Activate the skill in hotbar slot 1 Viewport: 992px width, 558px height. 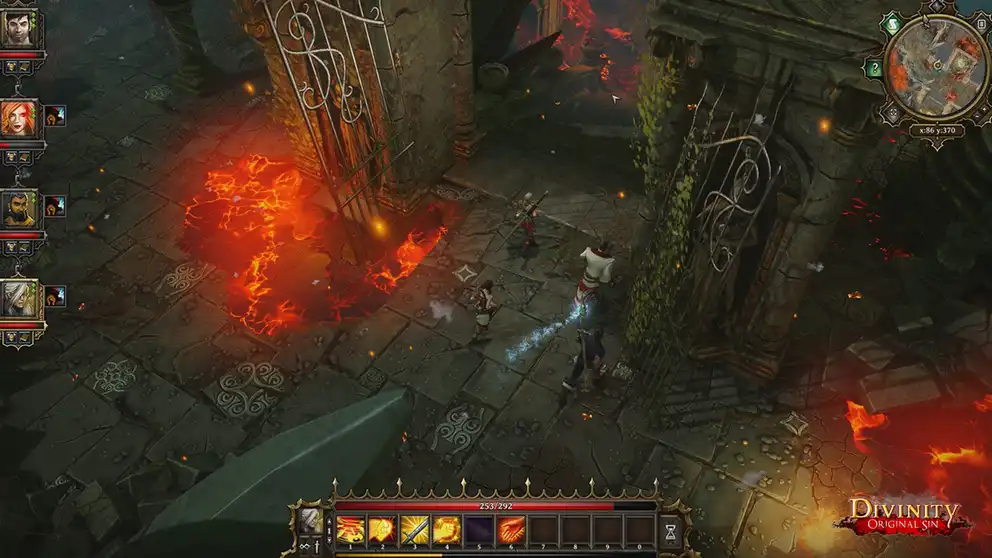click(x=350, y=529)
